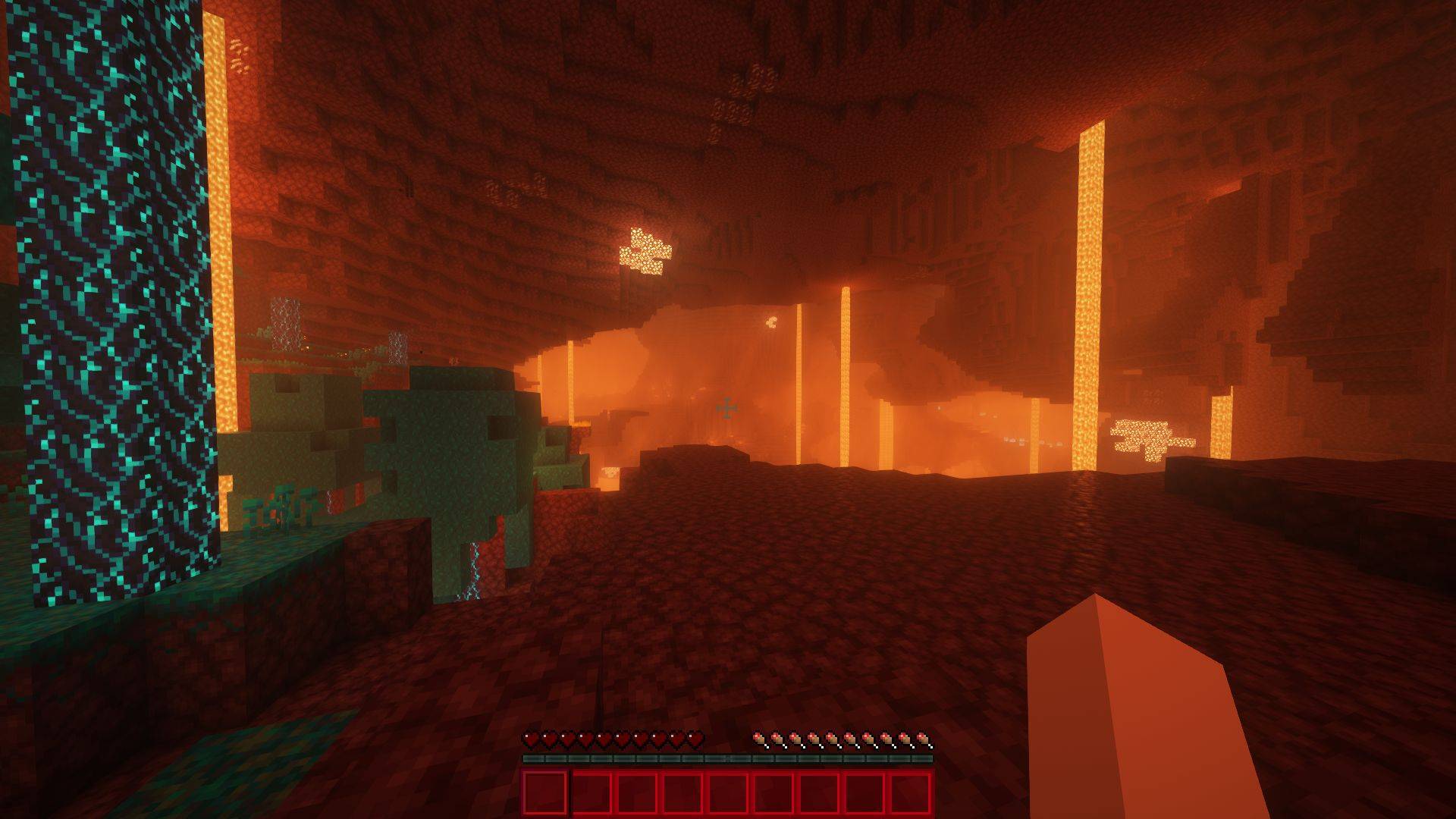Click the crosshair at screen center

tap(726, 409)
